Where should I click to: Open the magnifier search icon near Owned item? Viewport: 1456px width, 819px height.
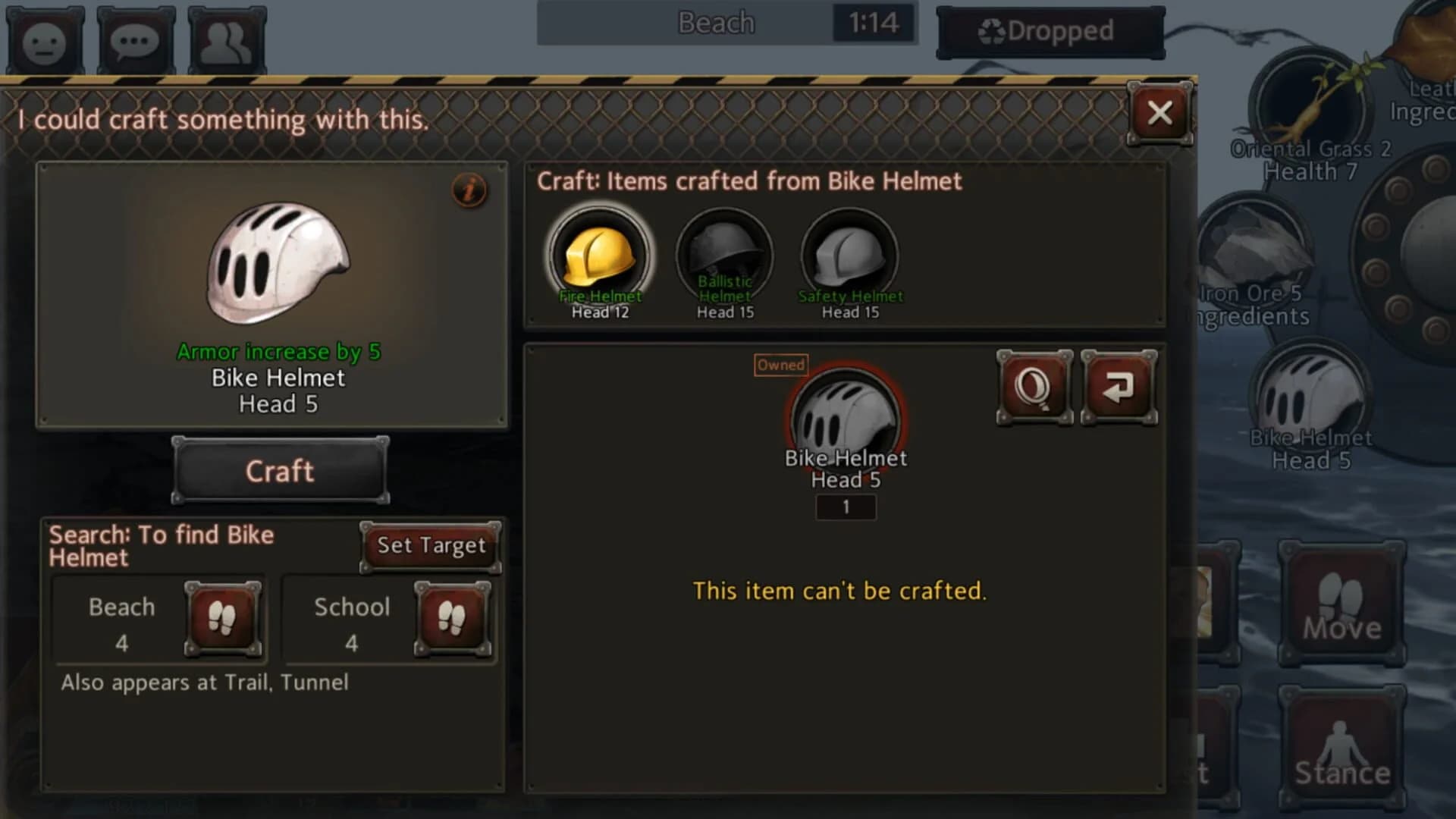point(1034,387)
